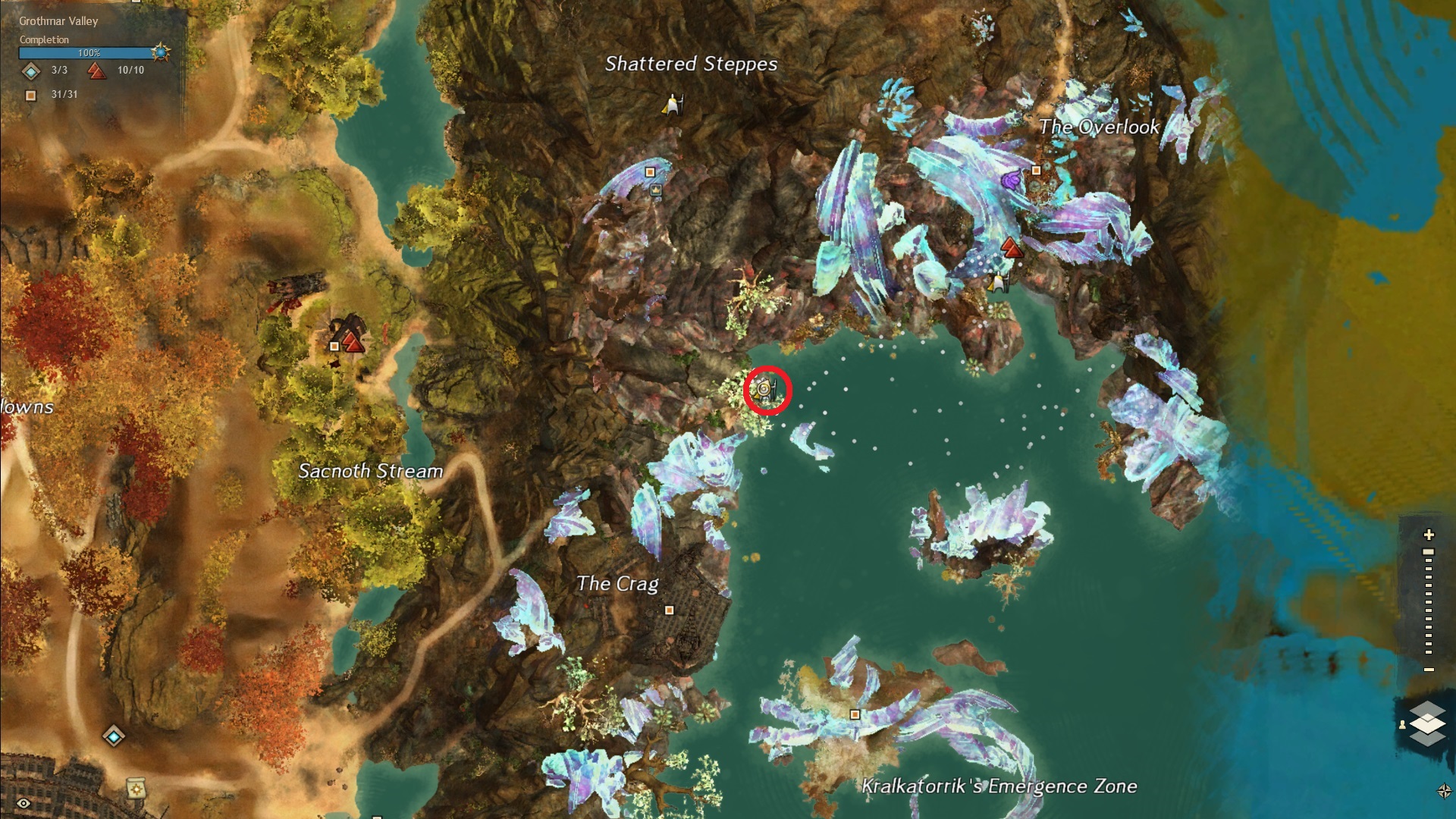This screenshot has height=819, width=1456.
Task: Click the crown icon marker
Action: coord(655,190)
